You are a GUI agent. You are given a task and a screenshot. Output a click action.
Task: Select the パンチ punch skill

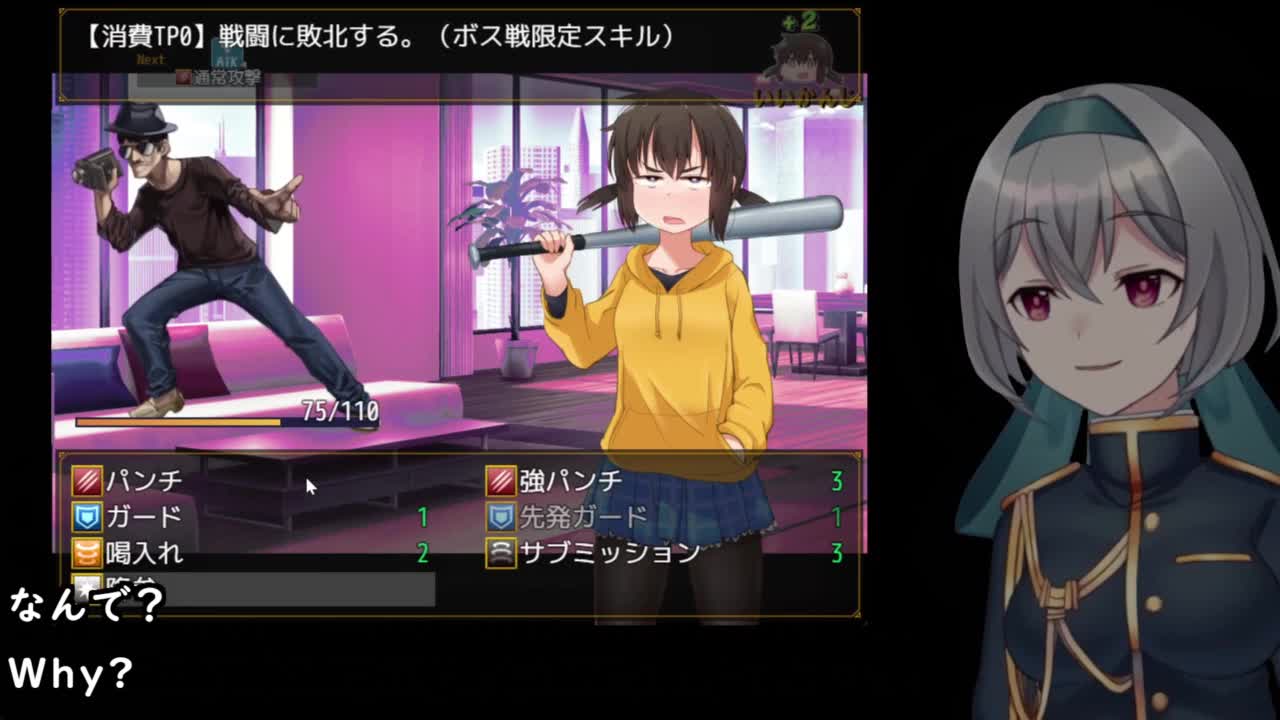click(145, 481)
